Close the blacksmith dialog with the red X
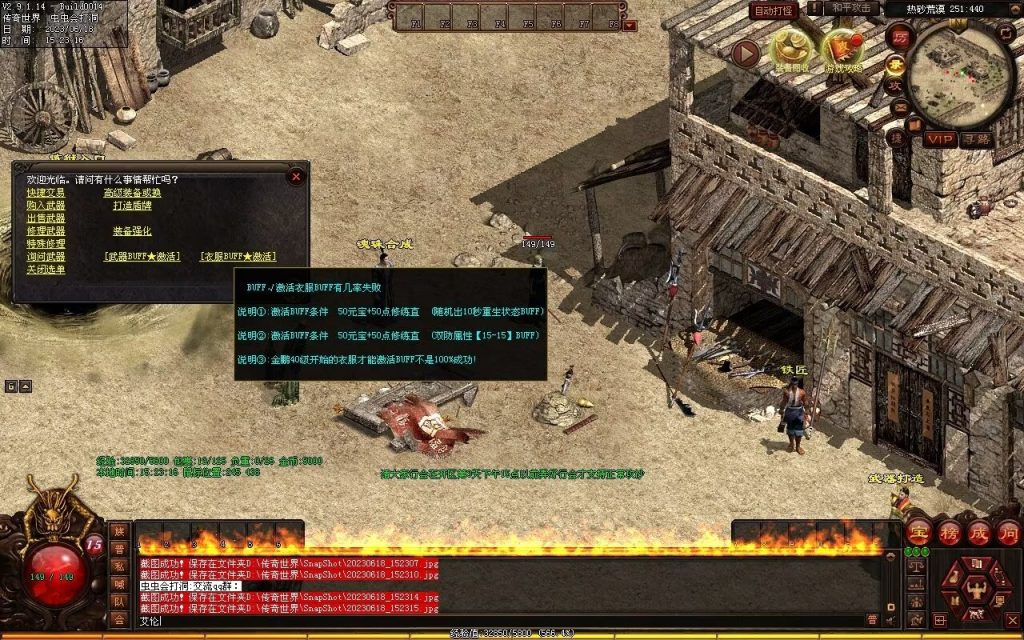The image size is (1024, 640). (296, 177)
